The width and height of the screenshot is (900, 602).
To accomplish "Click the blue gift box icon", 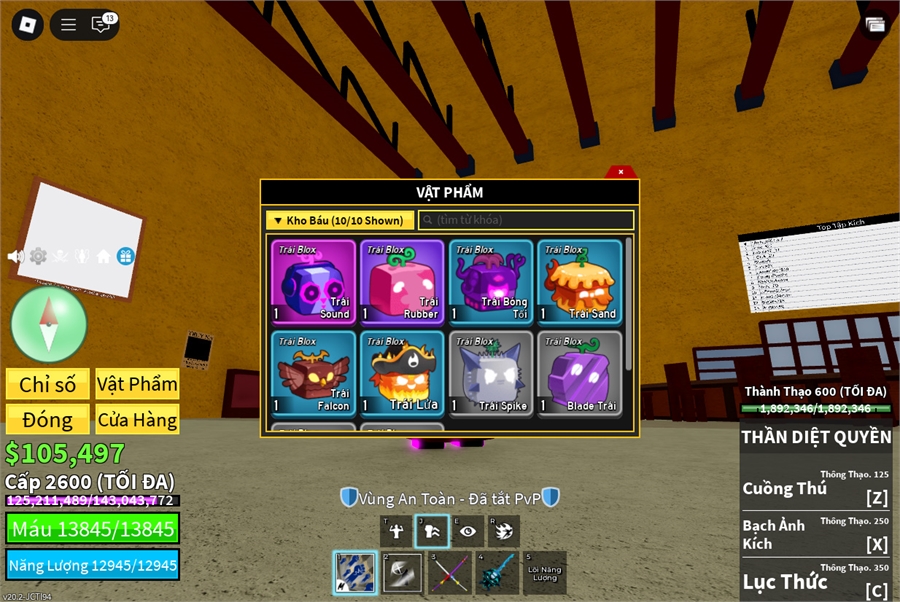I will 125,256.
